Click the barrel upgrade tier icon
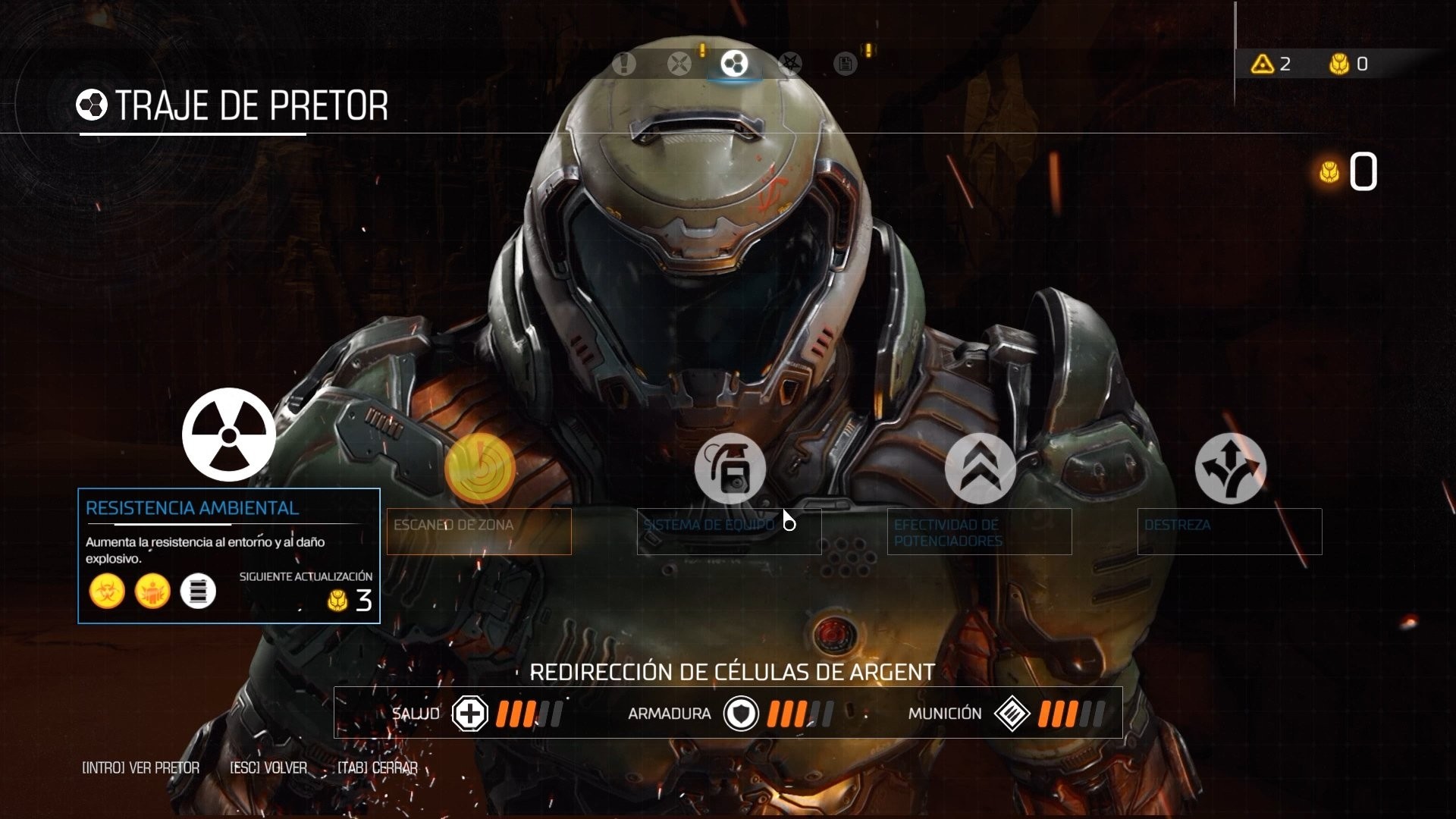 pyautogui.click(x=199, y=591)
